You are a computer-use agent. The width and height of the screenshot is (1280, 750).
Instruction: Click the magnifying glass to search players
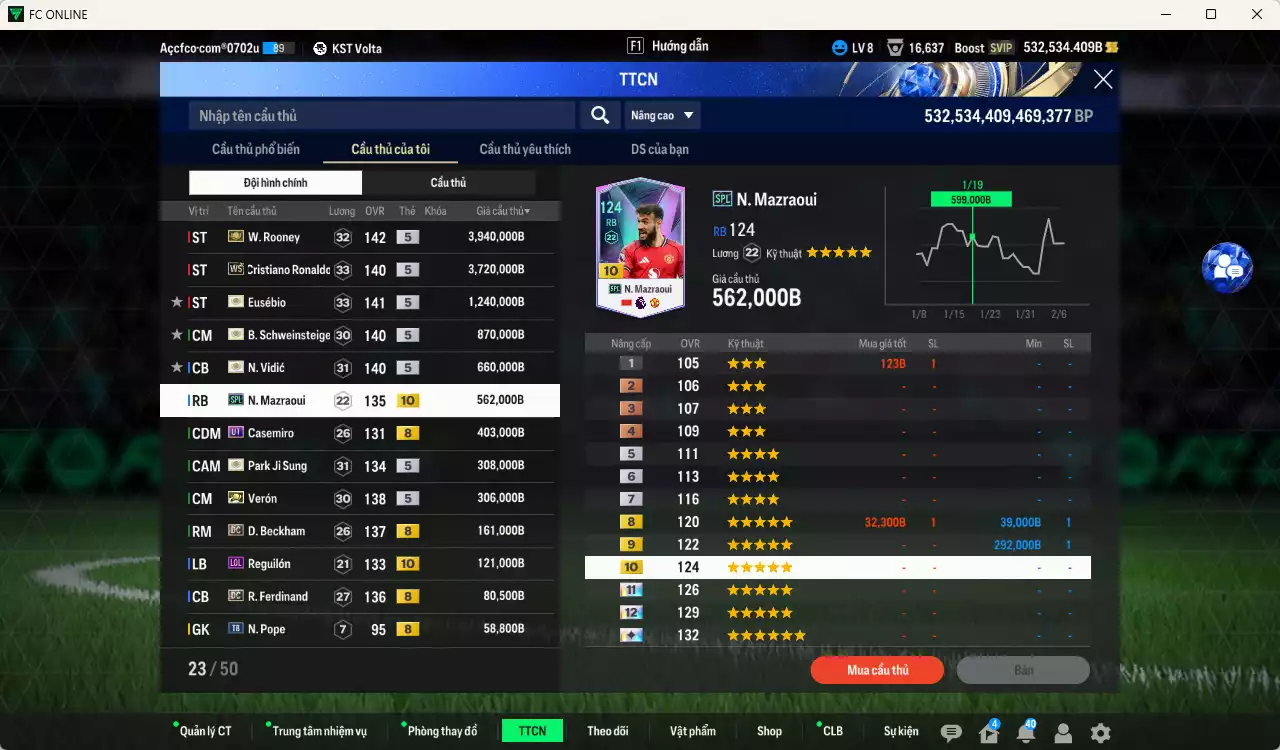tap(599, 115)
